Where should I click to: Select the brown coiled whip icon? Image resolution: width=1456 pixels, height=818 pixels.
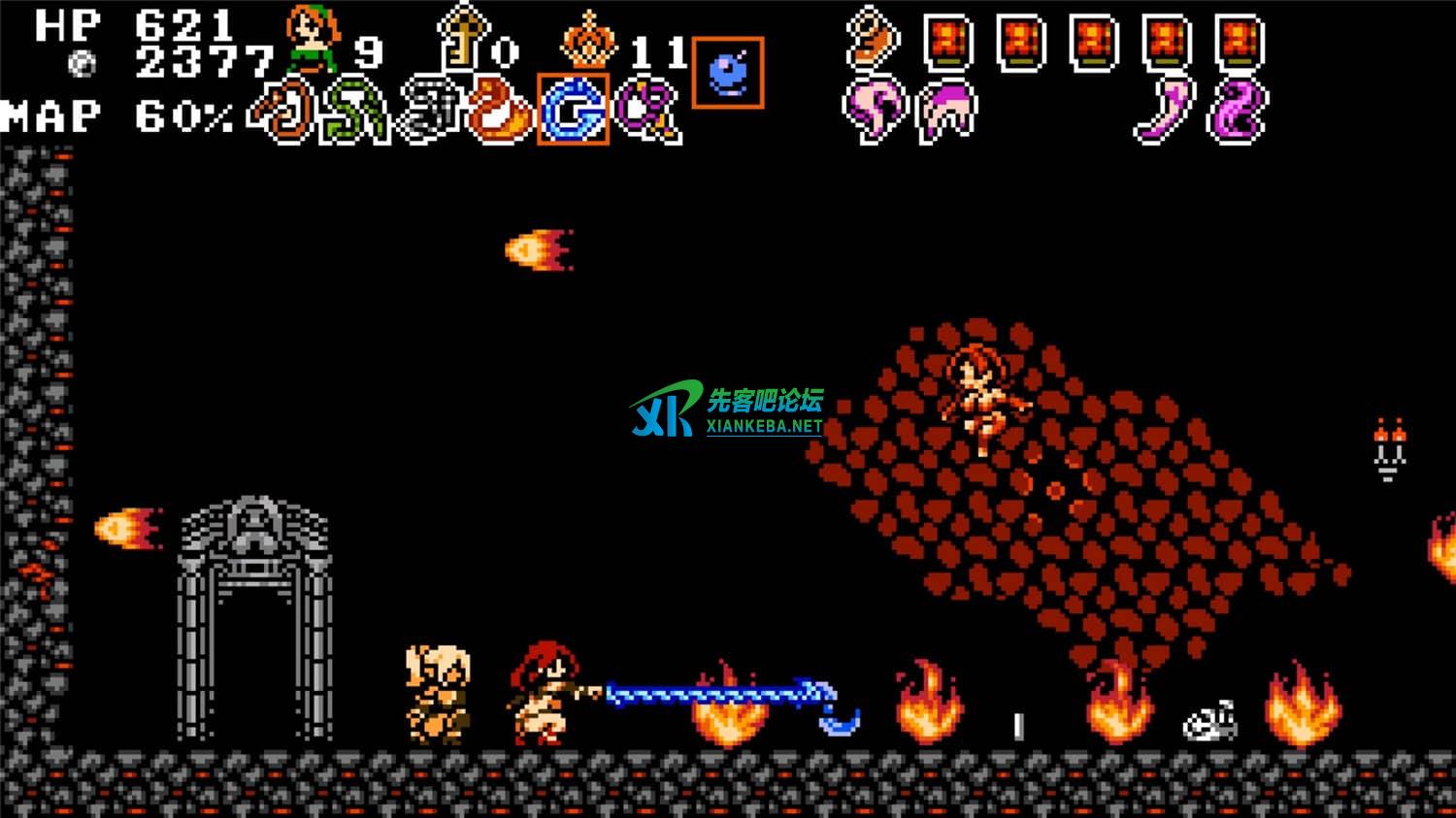pyautogui.click(x=285, y=111)
